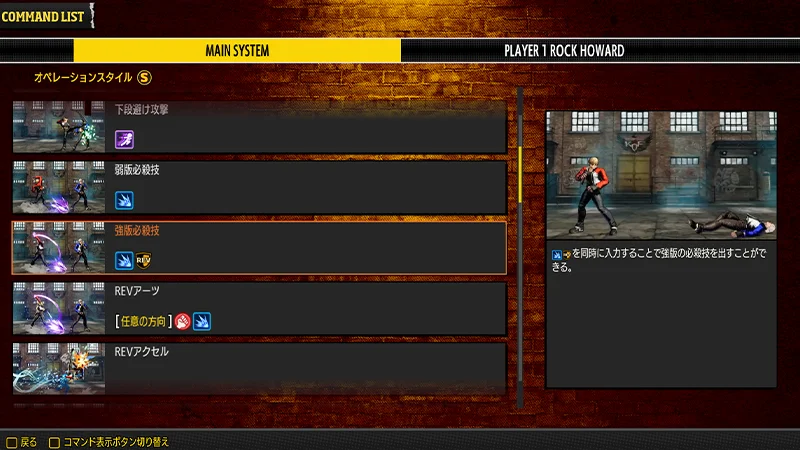Open the REVアクセル command entry

pyautogui.click(x=259, y=368)
